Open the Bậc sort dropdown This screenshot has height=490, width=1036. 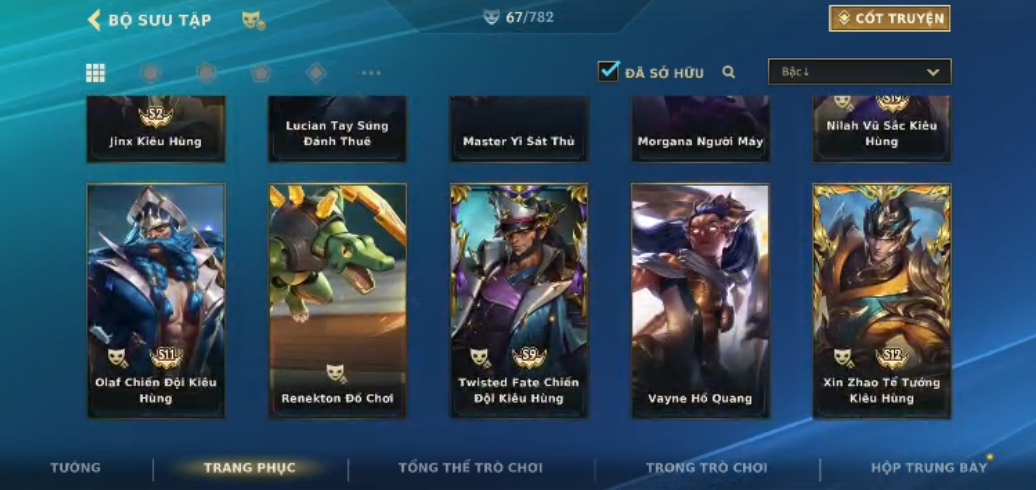pyautogui.click(x=859, y=72)
